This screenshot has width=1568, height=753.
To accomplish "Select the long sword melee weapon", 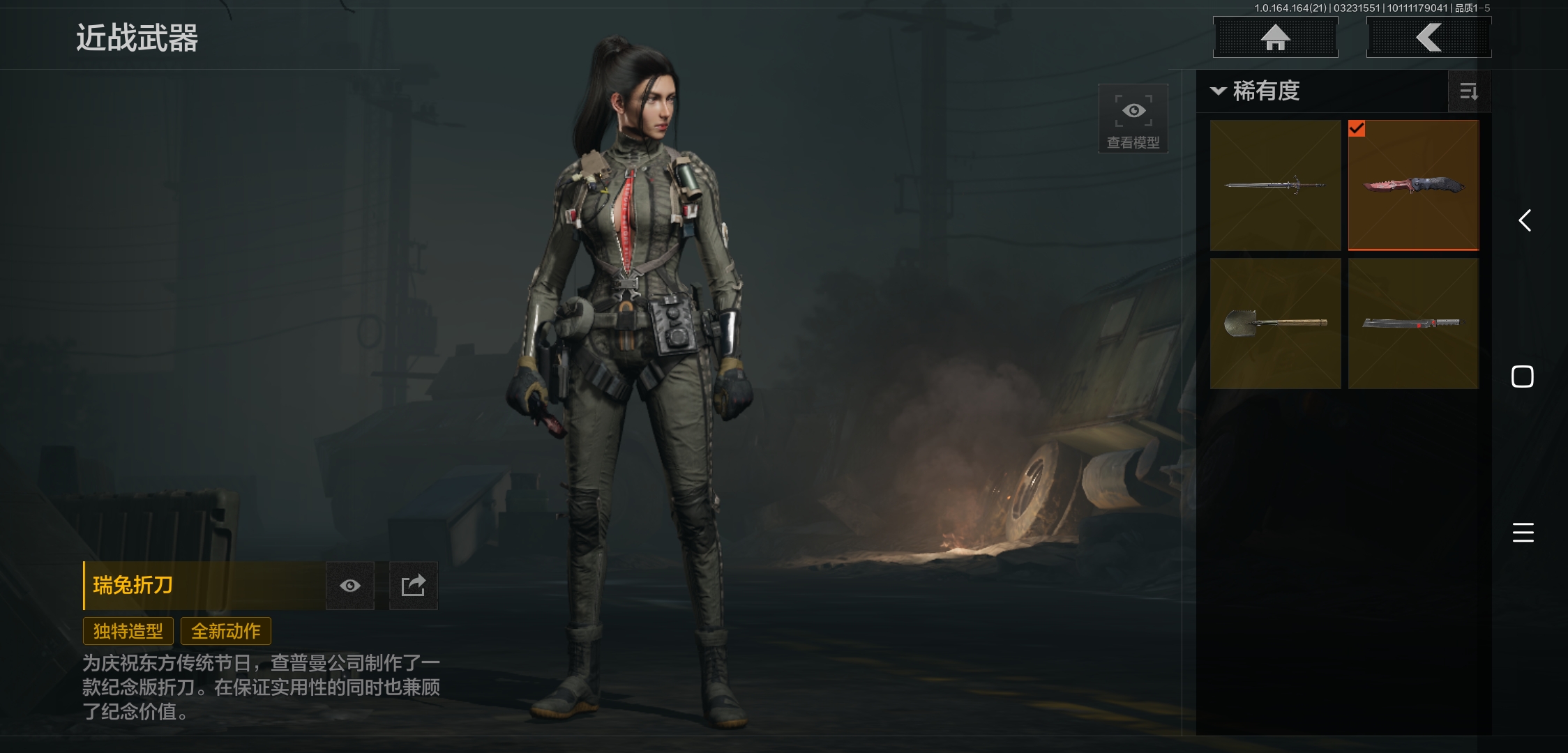I will (1275, 185).
